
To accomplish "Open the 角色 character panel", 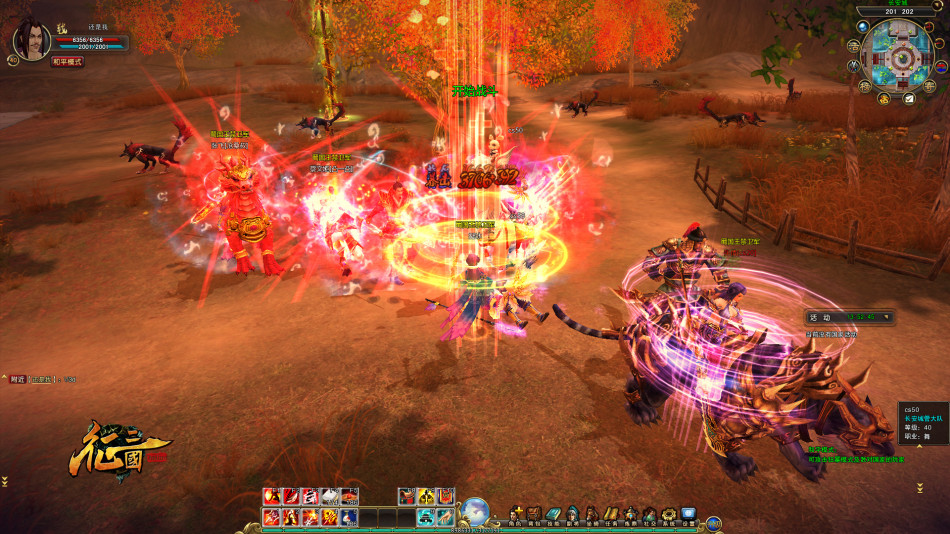I will click(x=516, y=515).
